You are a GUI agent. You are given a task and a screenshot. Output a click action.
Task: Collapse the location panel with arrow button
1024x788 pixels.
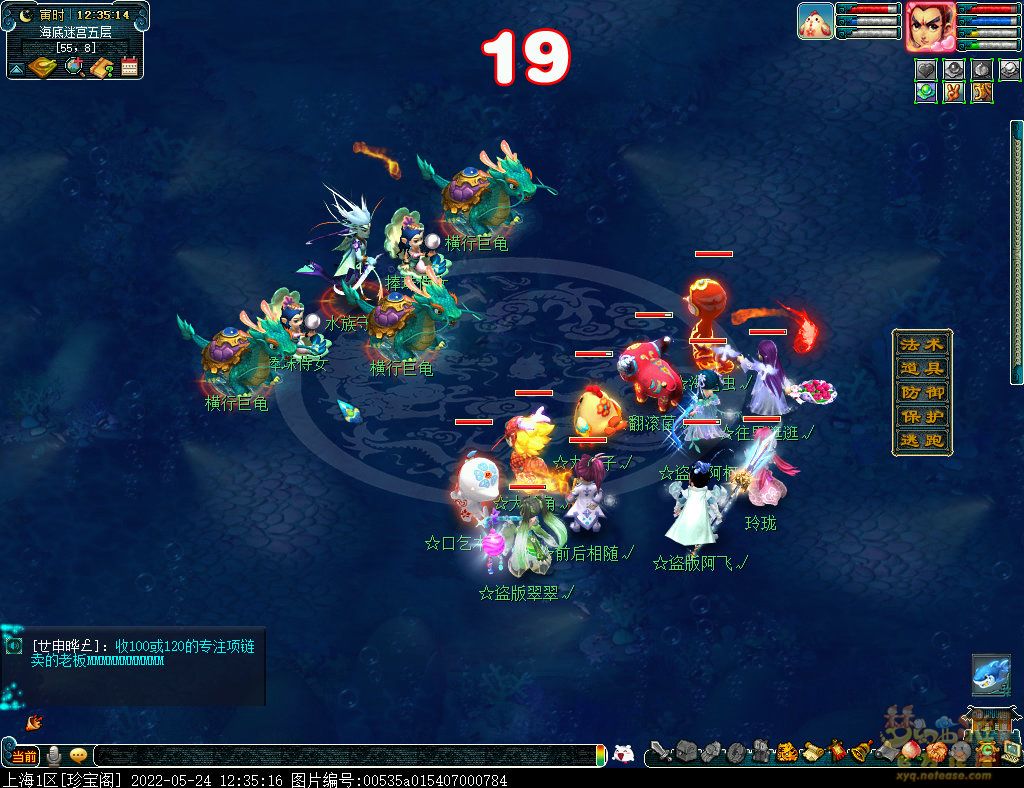[x=16, y=69]
